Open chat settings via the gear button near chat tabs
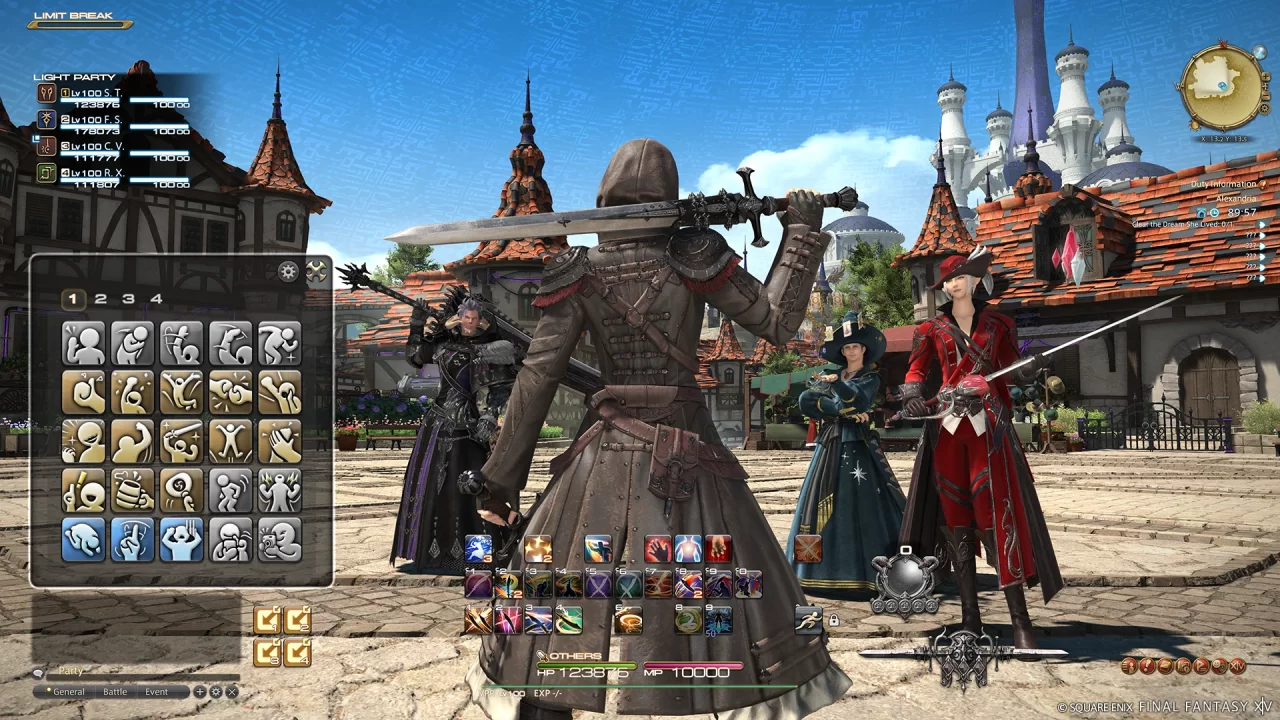The height and width of the screenshot is (720, 1280). tap(214, 691)
